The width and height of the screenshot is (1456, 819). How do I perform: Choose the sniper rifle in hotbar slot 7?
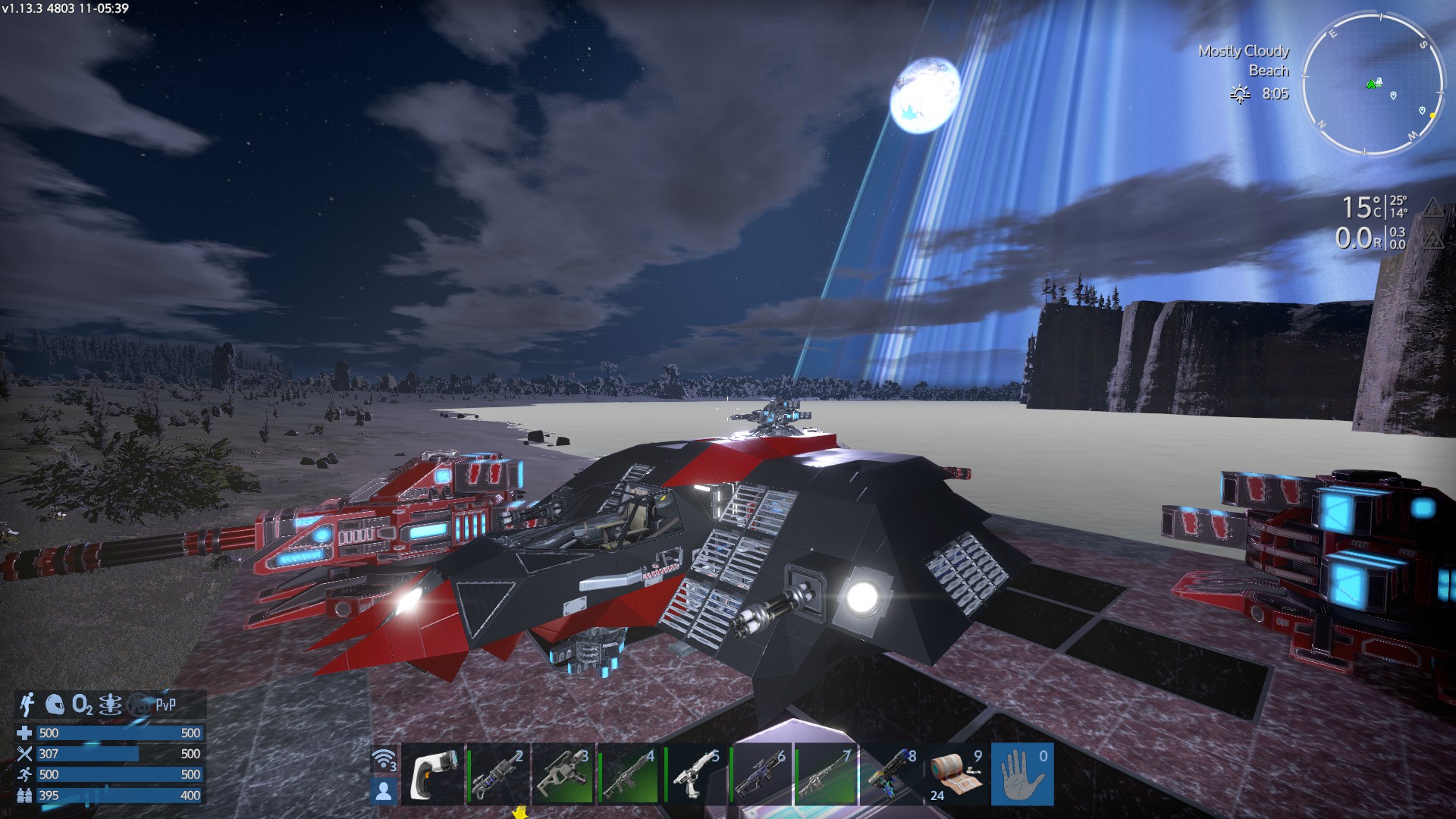pos(827,774)
